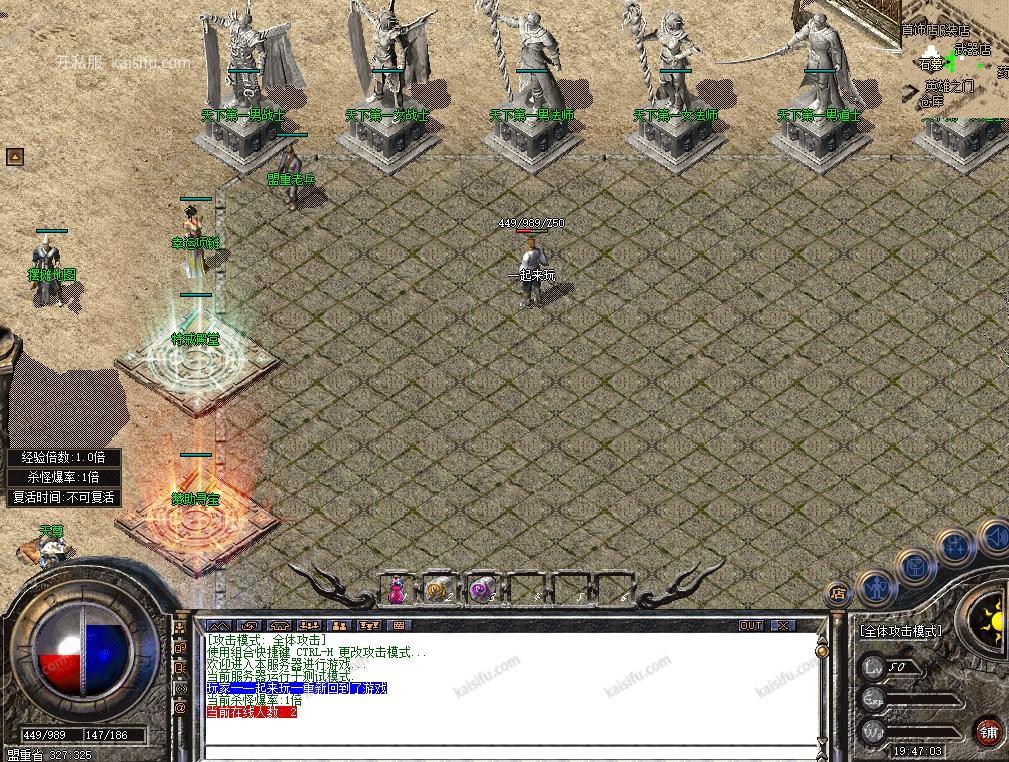1009x762 pixels.
Task: Click the first chat toolbar button
Action: (x=218, y=626)
